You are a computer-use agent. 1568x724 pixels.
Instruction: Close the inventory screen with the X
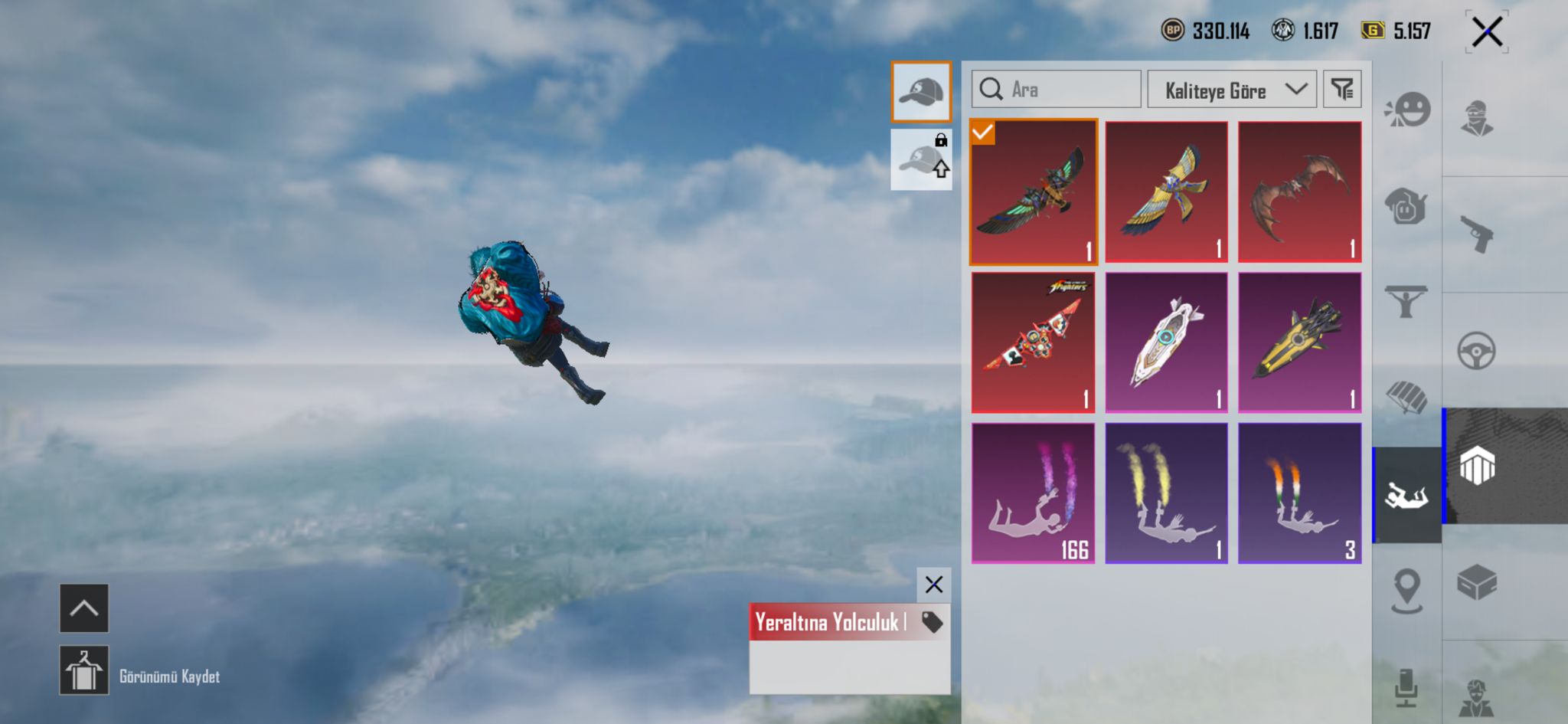pyautogui.click(x=1487, y=32)
